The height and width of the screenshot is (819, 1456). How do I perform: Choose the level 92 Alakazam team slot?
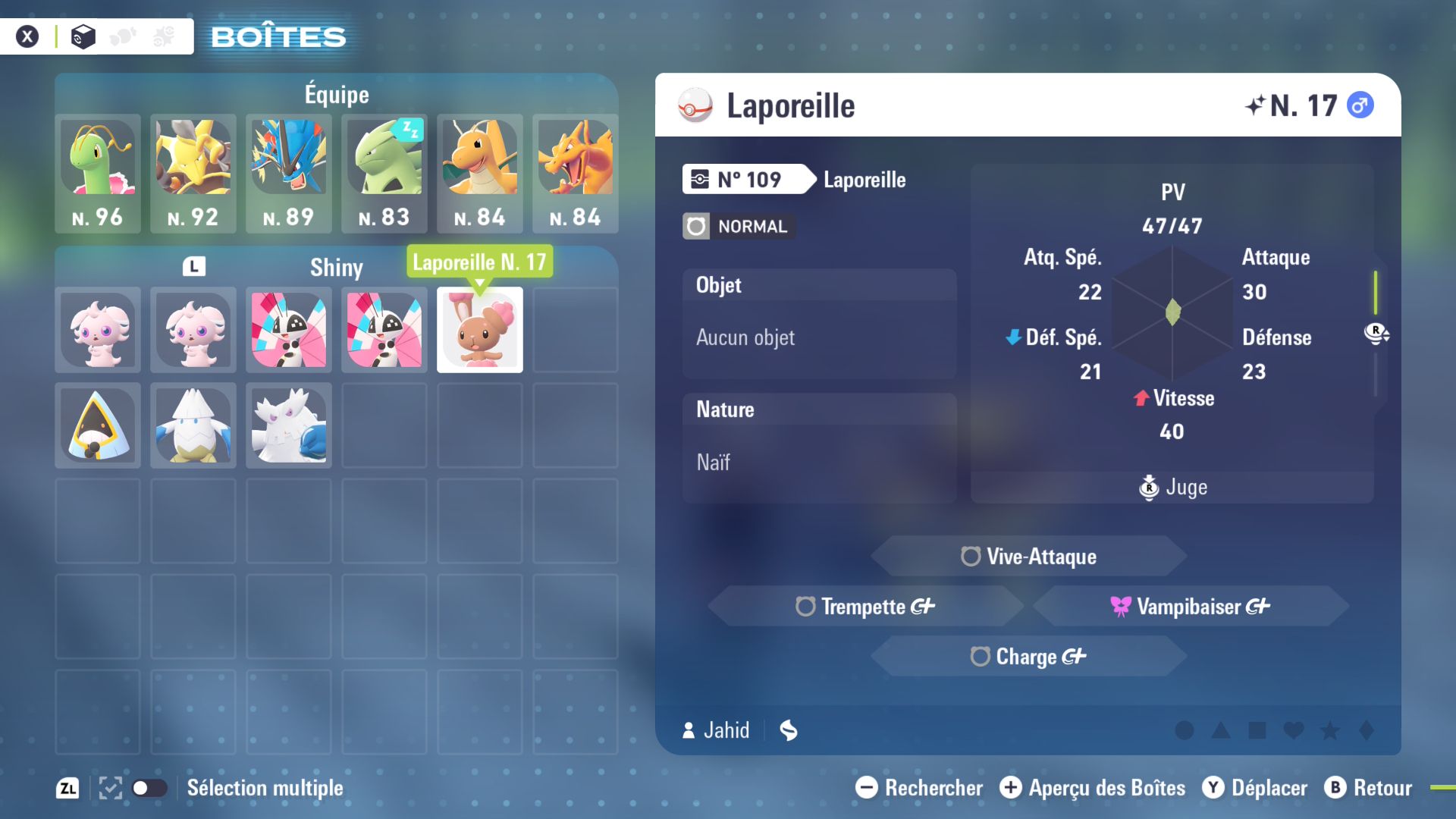point(193,173)
